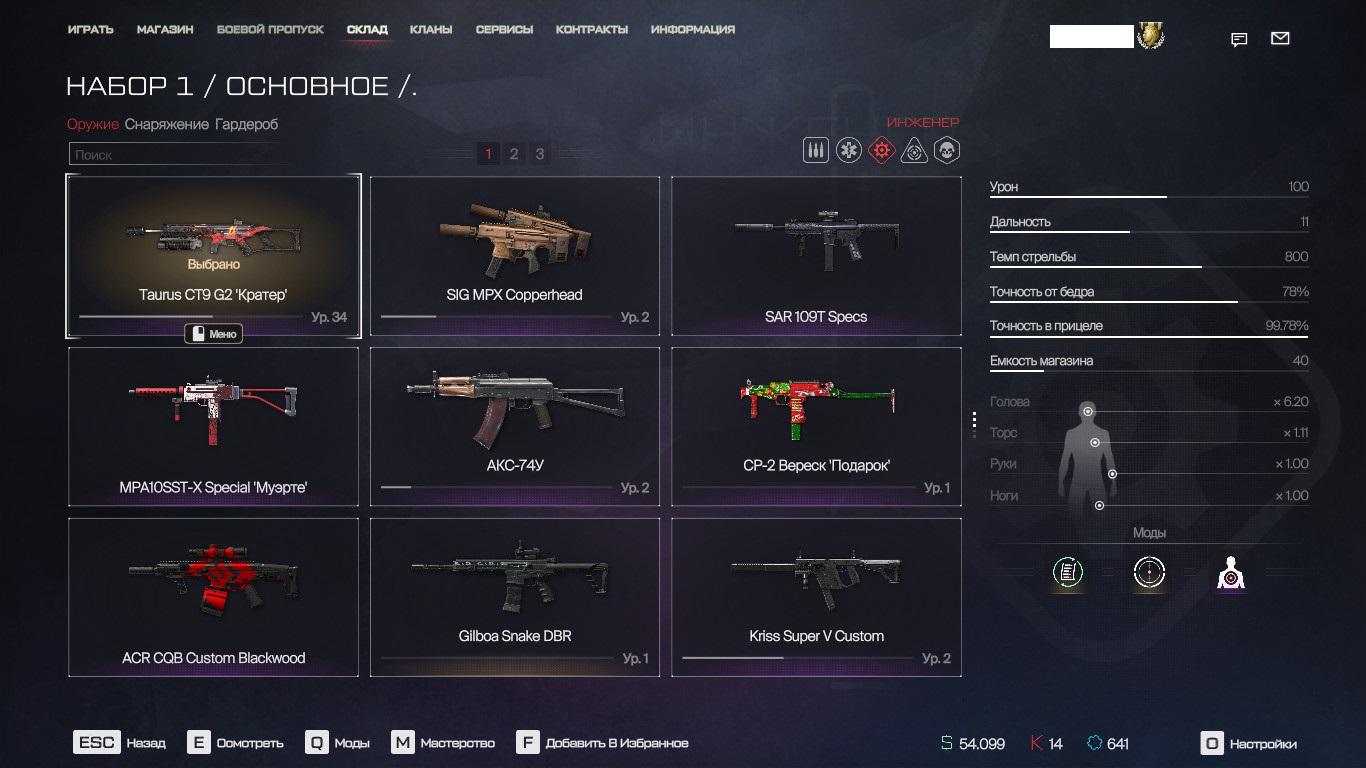Image resolution: width=1366 pixels, height=768 pixels.
Task: Click the Поиск search field
Action: 180,155
